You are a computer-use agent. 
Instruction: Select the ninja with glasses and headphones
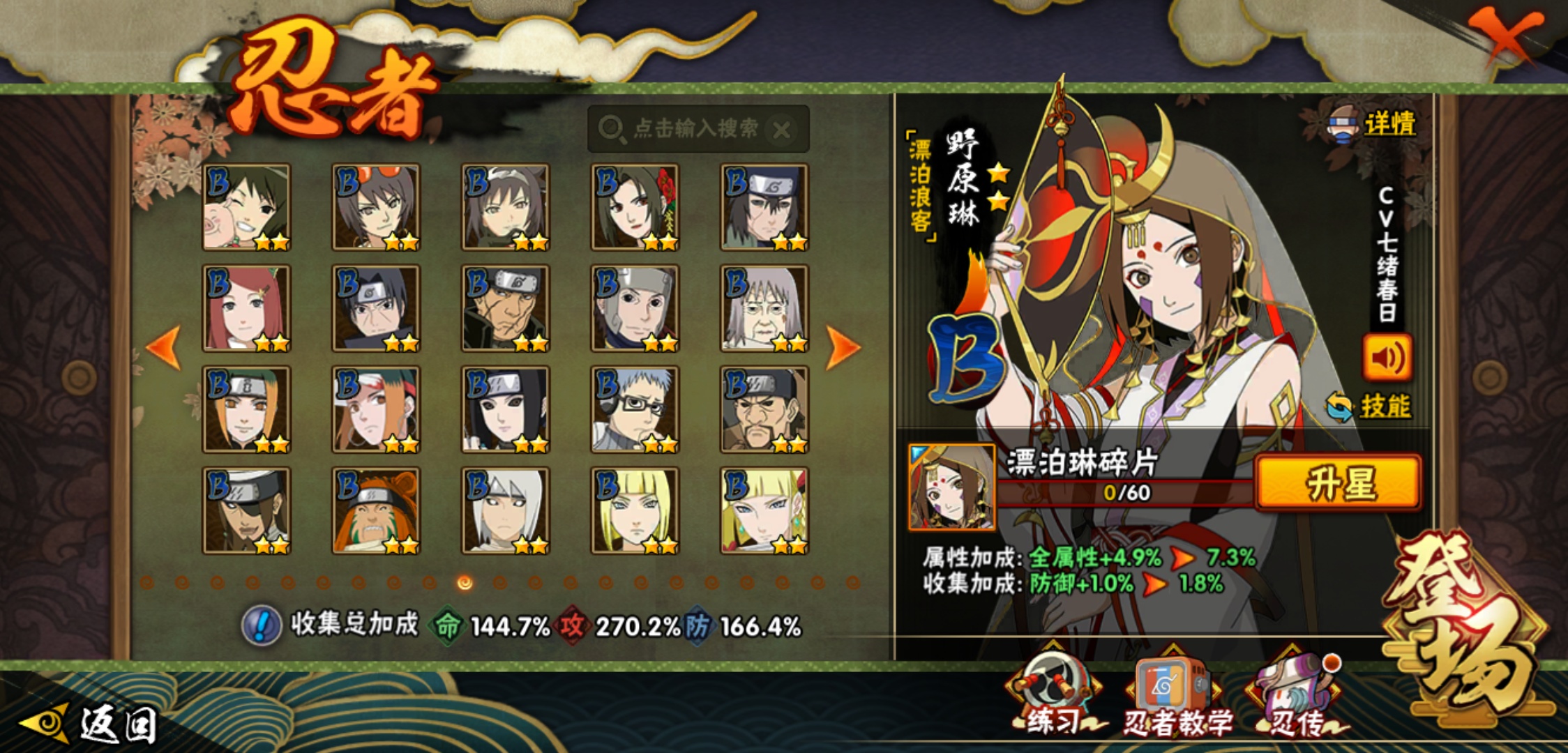[634, 409]
